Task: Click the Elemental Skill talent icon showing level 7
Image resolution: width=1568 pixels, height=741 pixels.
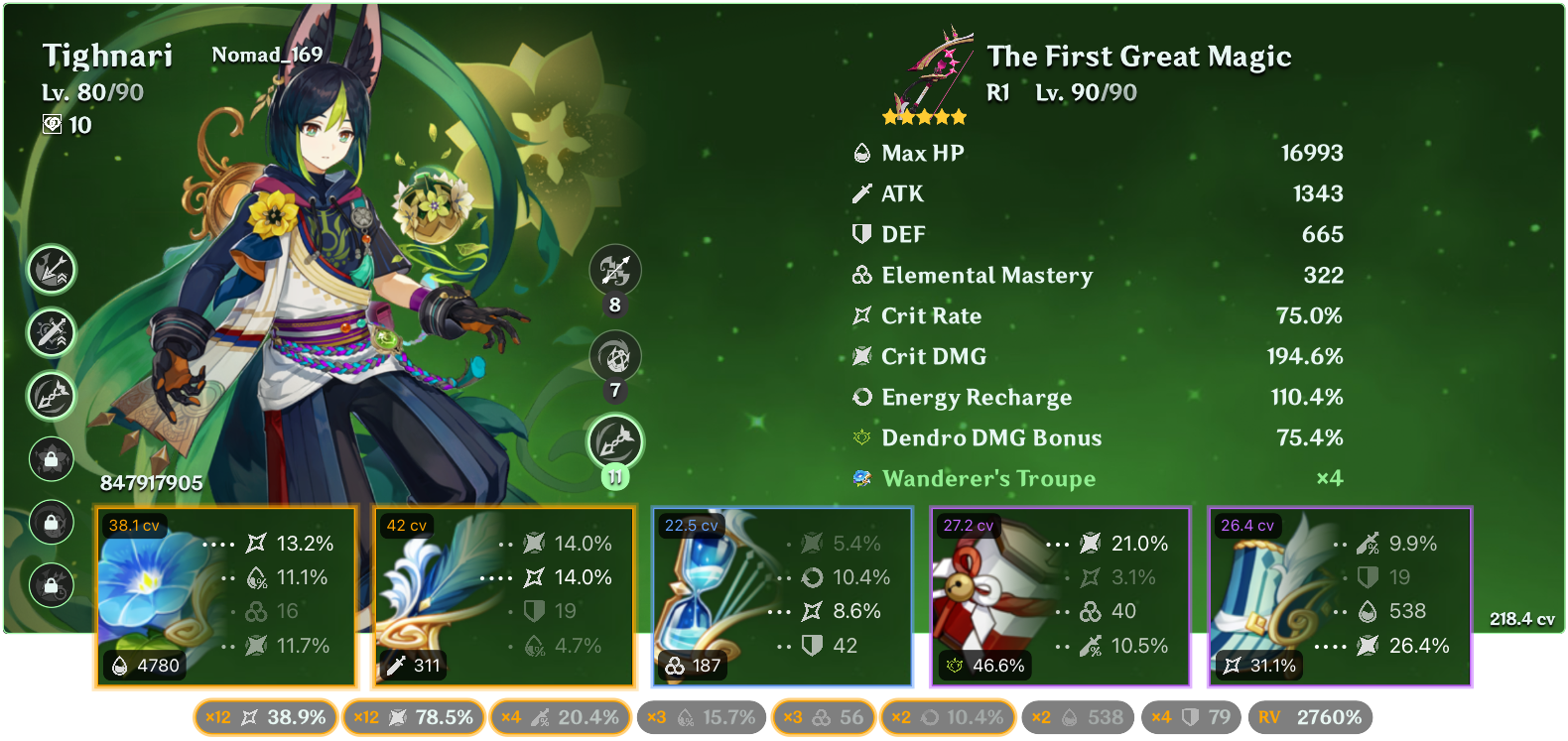Action: coord(615,357)
